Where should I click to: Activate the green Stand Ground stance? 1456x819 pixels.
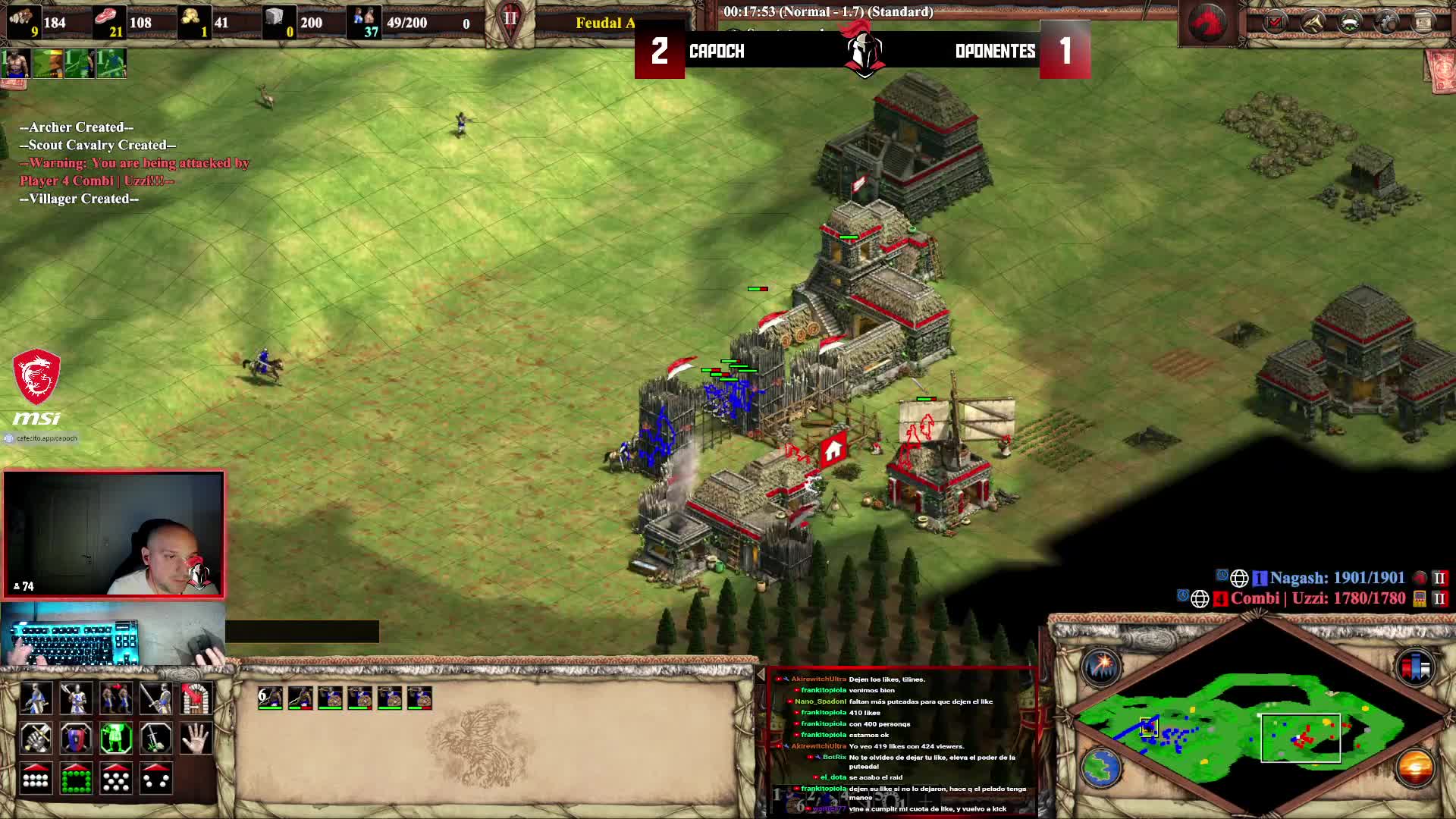[116, 738]
